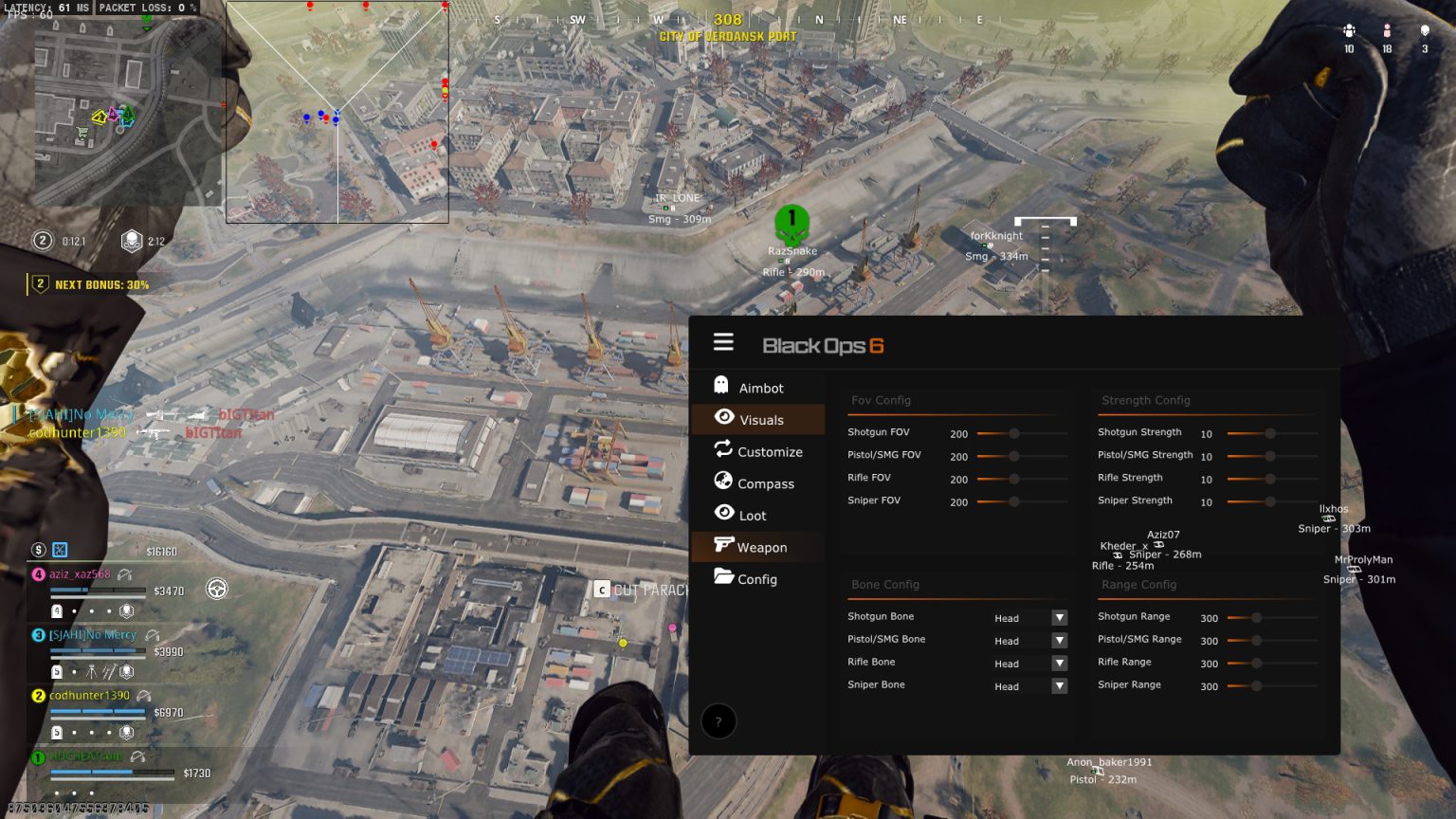The image size is (1456, 819).
Task: Open the Shotgun Bone Head dropdown
Action: [x=1060, y=617]
